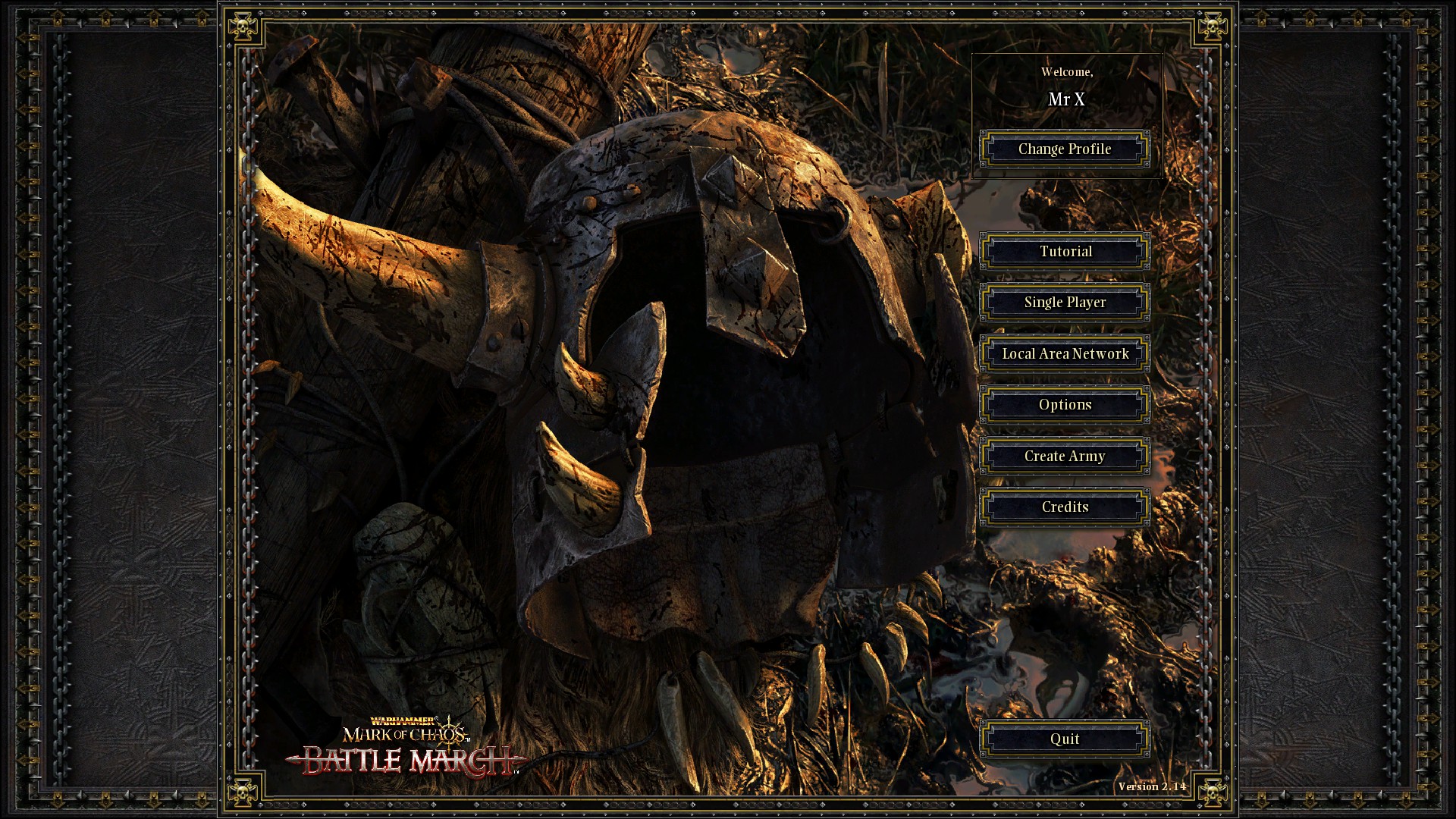Open the Tutorial
This screenshot has height=819, width=1456.
[x=1065, y=252]
